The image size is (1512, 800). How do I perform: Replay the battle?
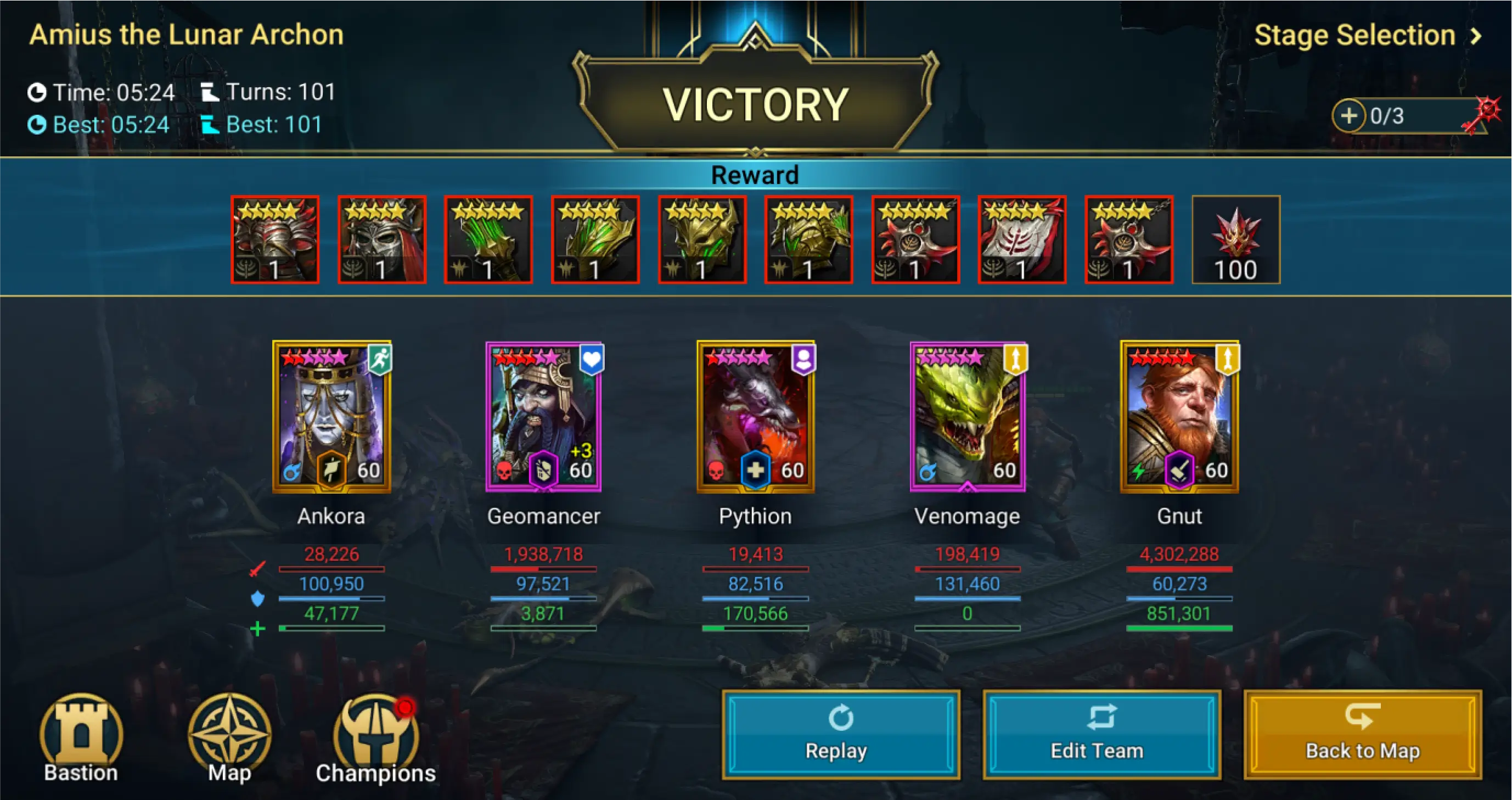click(x=841, y=734)
